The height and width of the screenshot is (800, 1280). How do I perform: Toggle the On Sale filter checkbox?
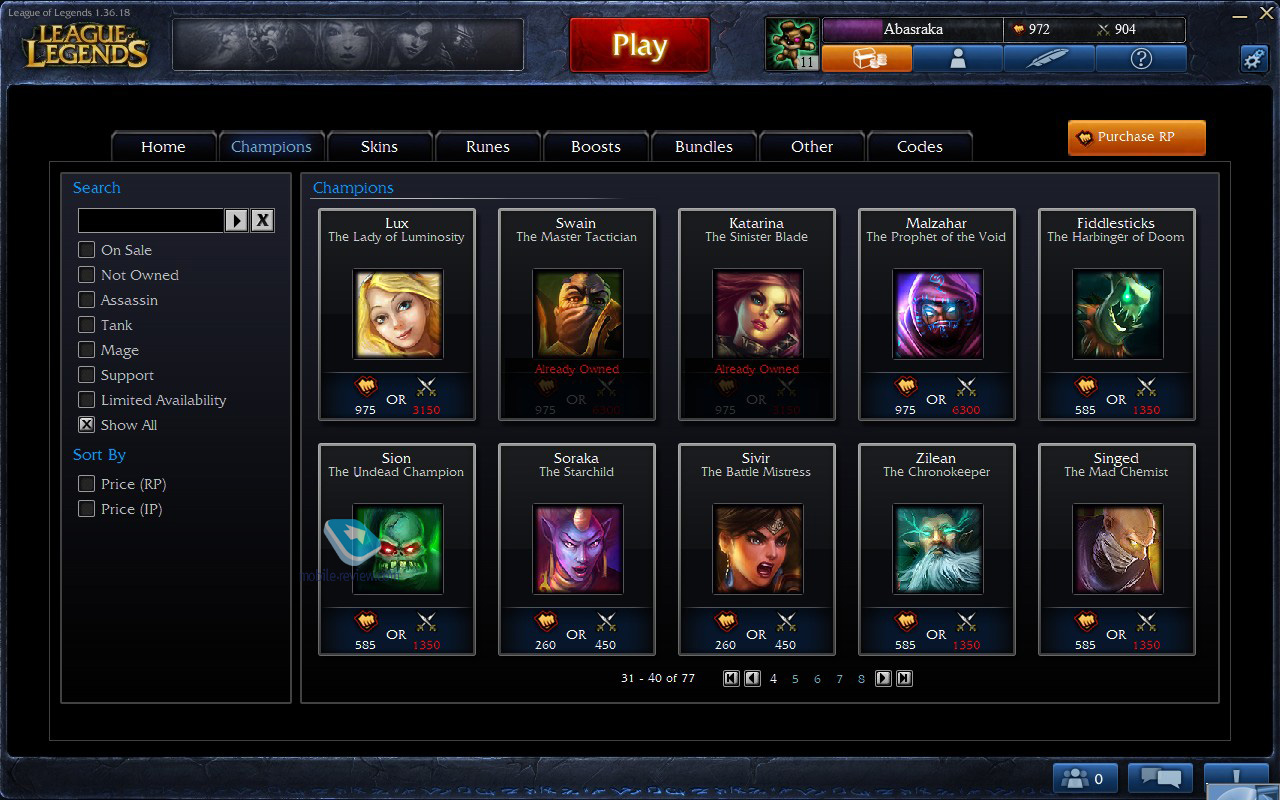[87, 250]
